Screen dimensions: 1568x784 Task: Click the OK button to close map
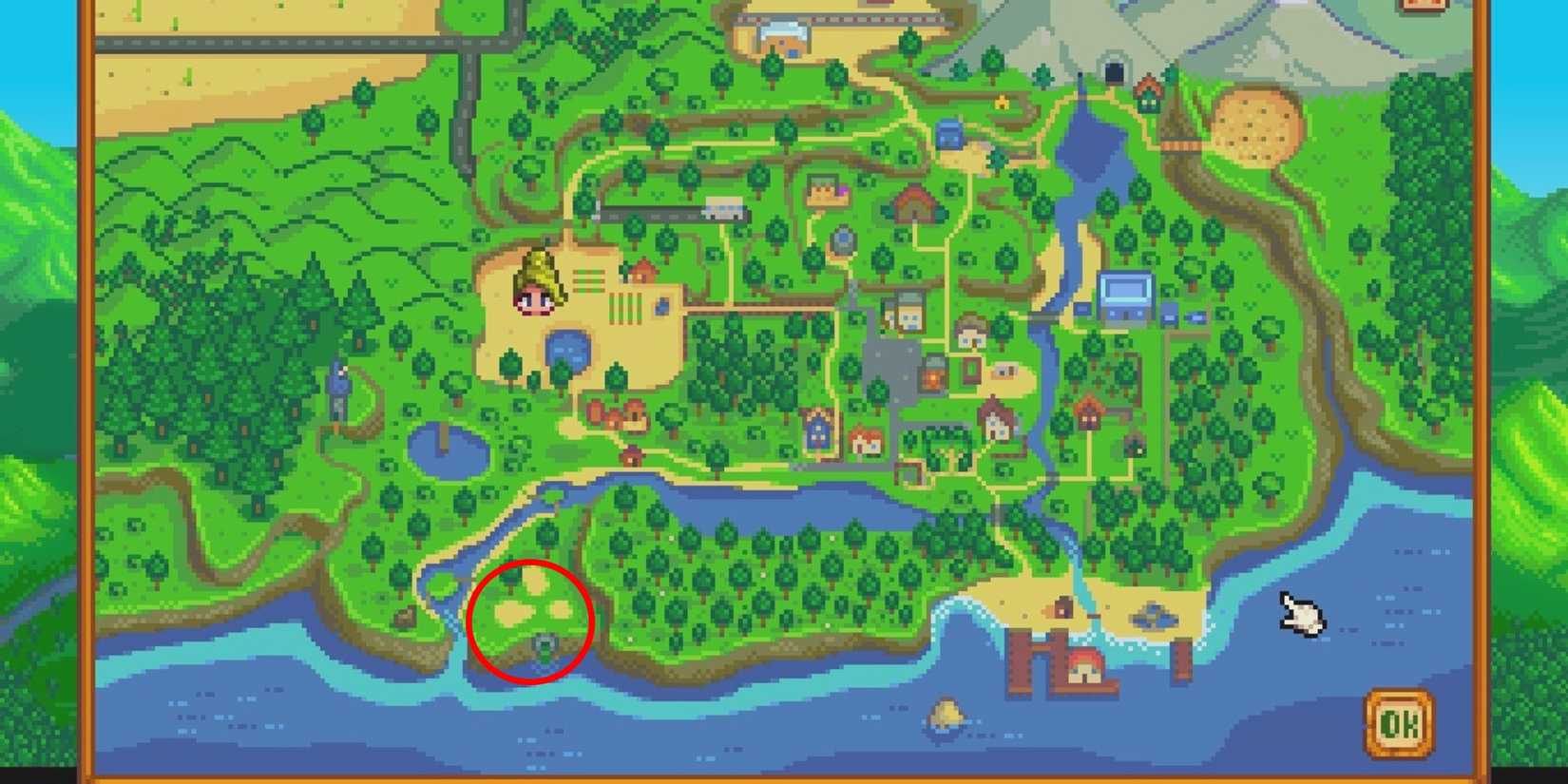pyautogui.click(x=1398, y=718)
